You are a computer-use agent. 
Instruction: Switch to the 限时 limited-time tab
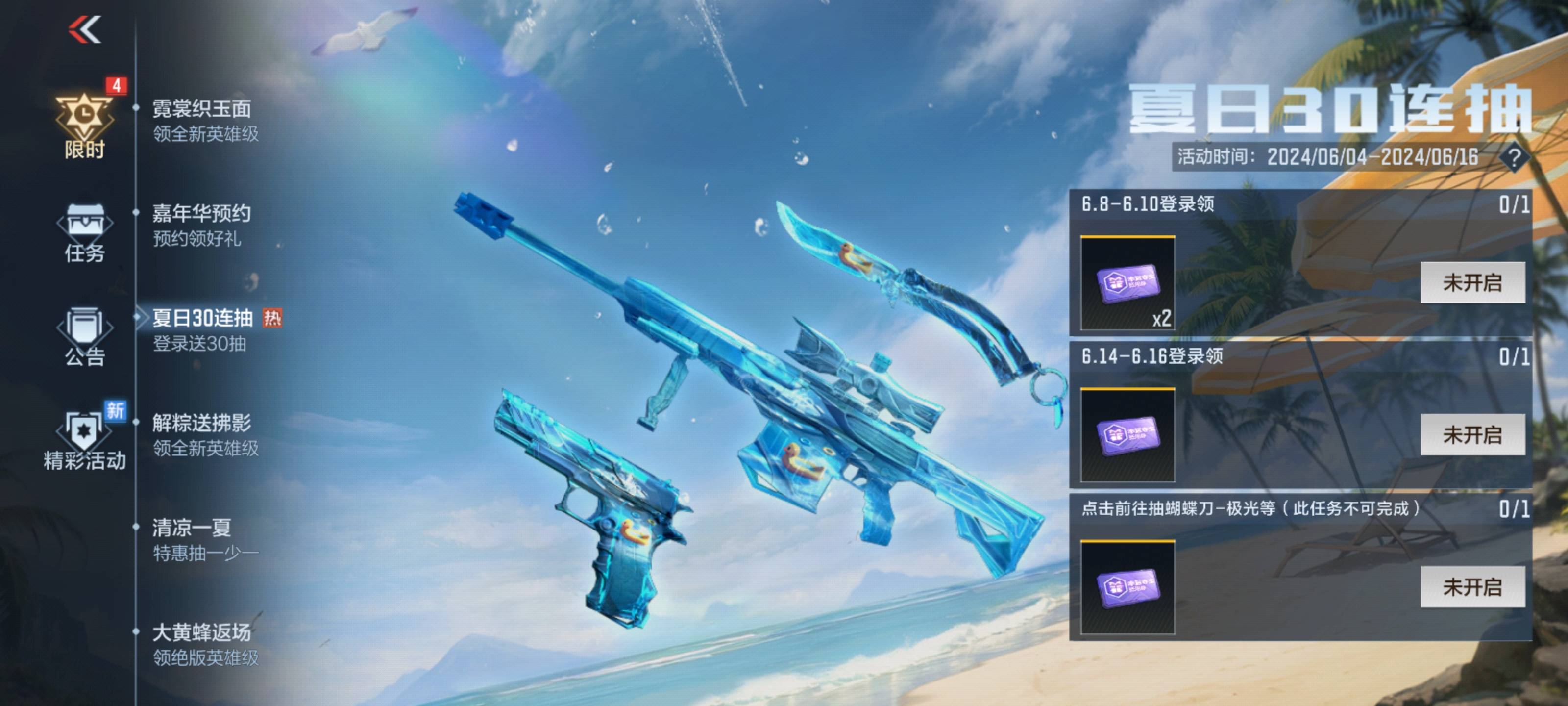click(85, 126)
